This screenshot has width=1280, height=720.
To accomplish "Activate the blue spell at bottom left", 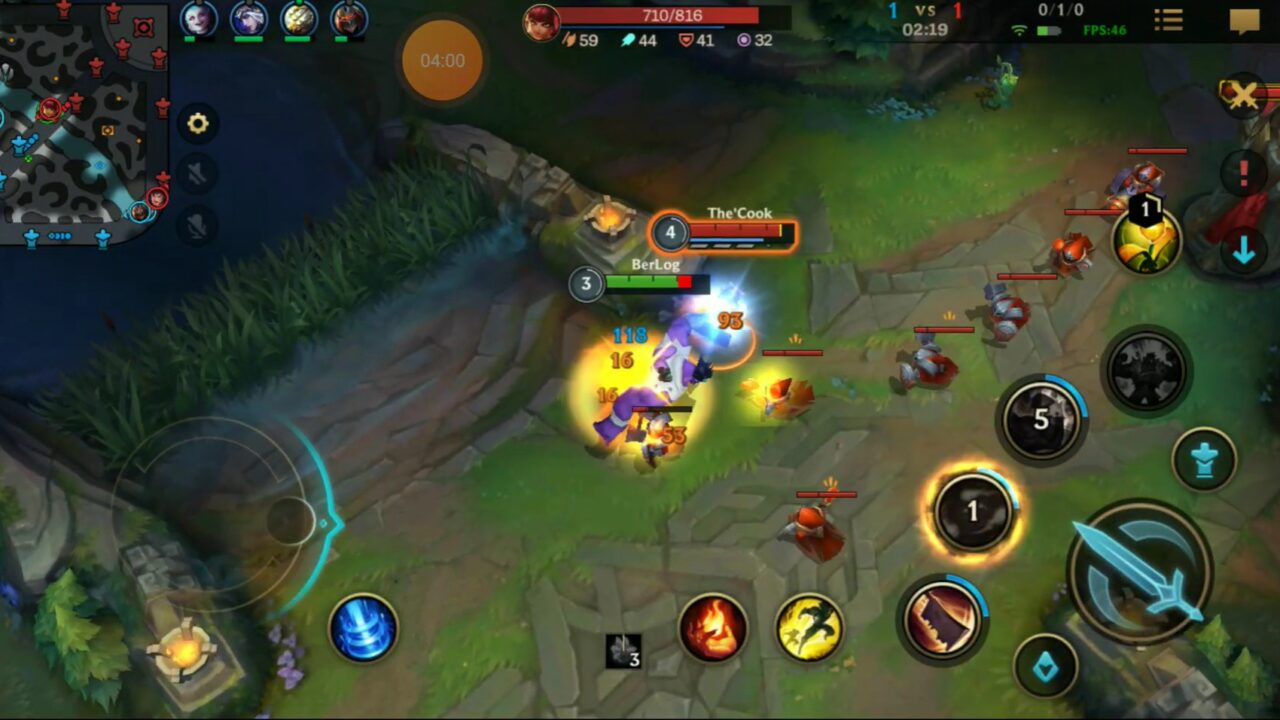I will click(365, 628).
